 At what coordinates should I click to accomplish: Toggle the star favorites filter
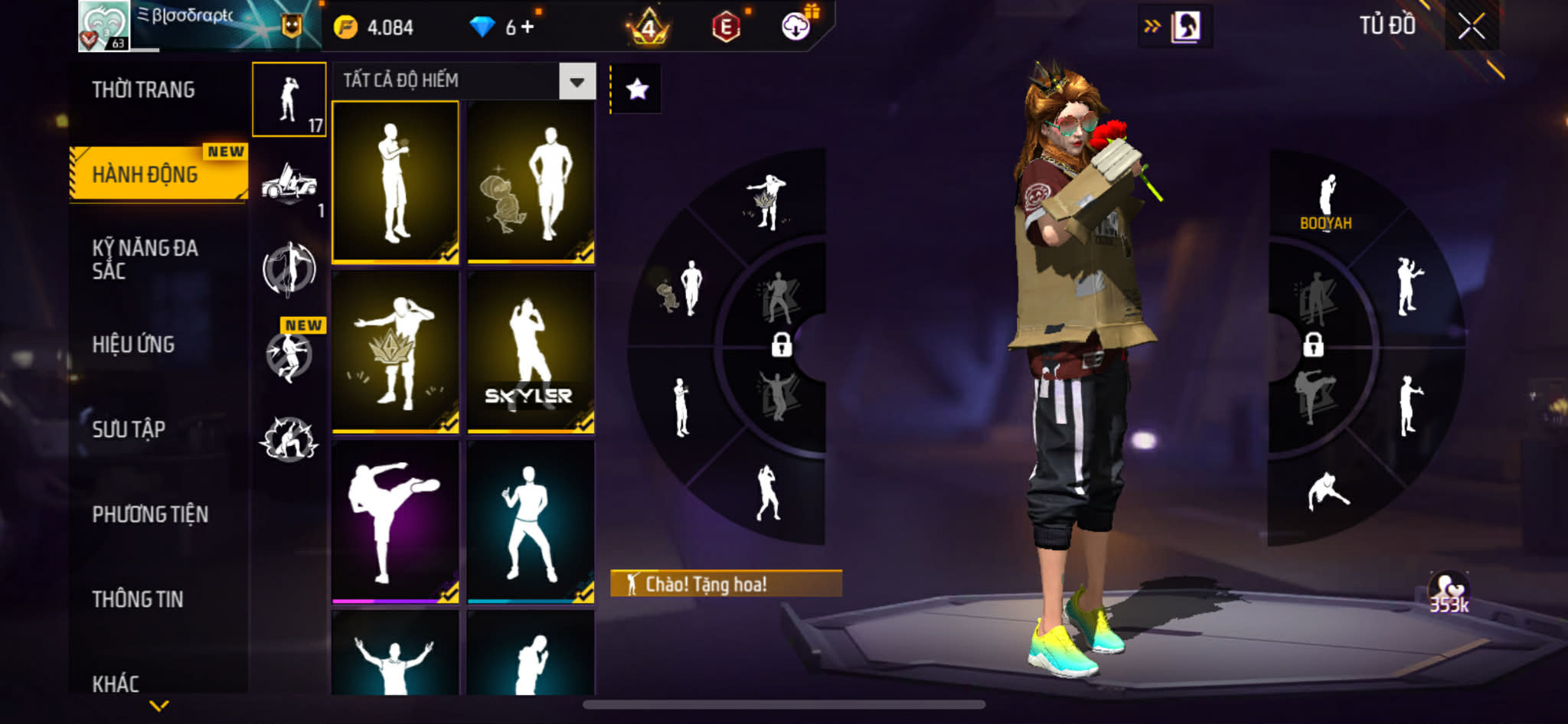pos(637,90)
